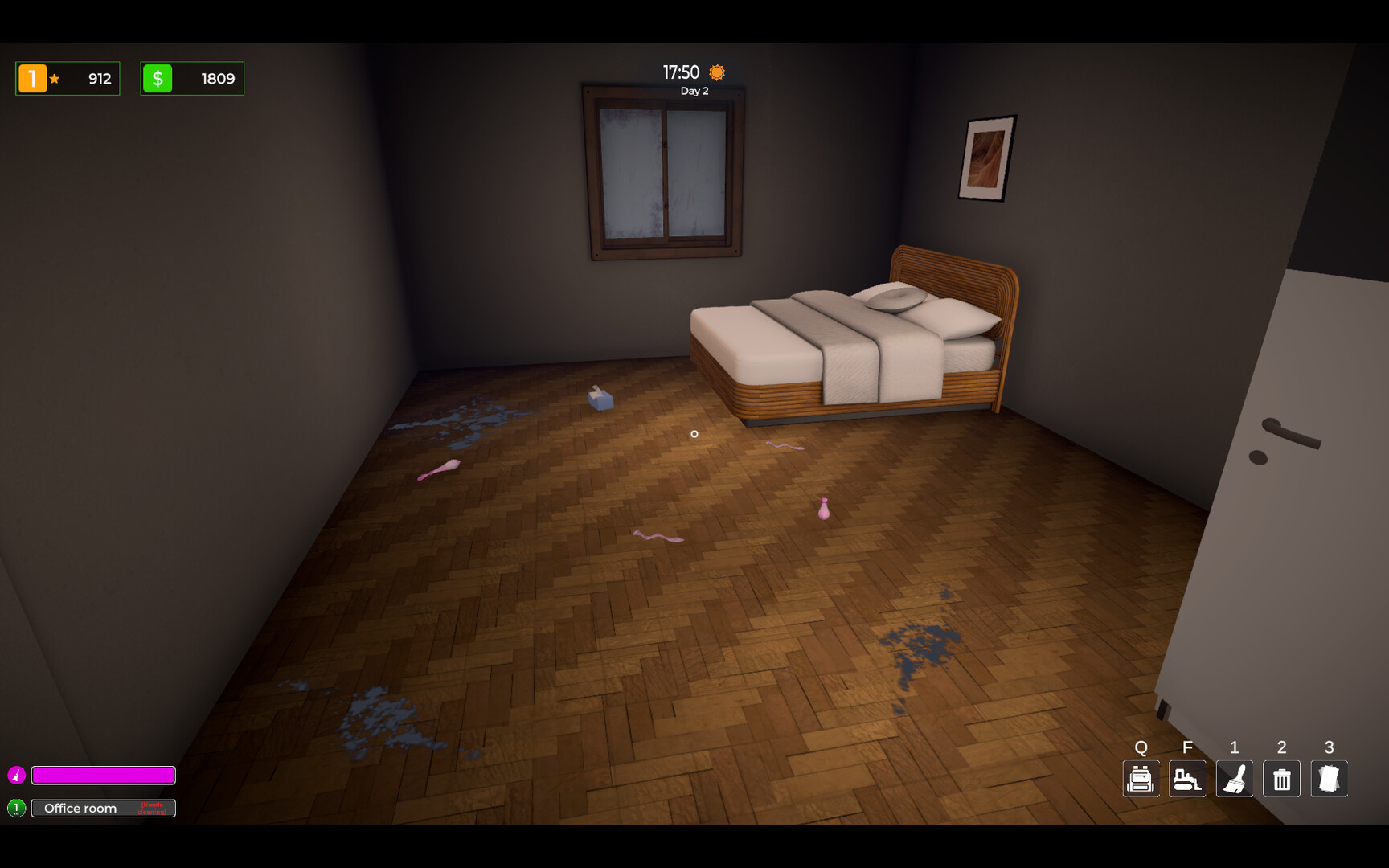Equip the paper towels in slot 3

point(1329,778)
